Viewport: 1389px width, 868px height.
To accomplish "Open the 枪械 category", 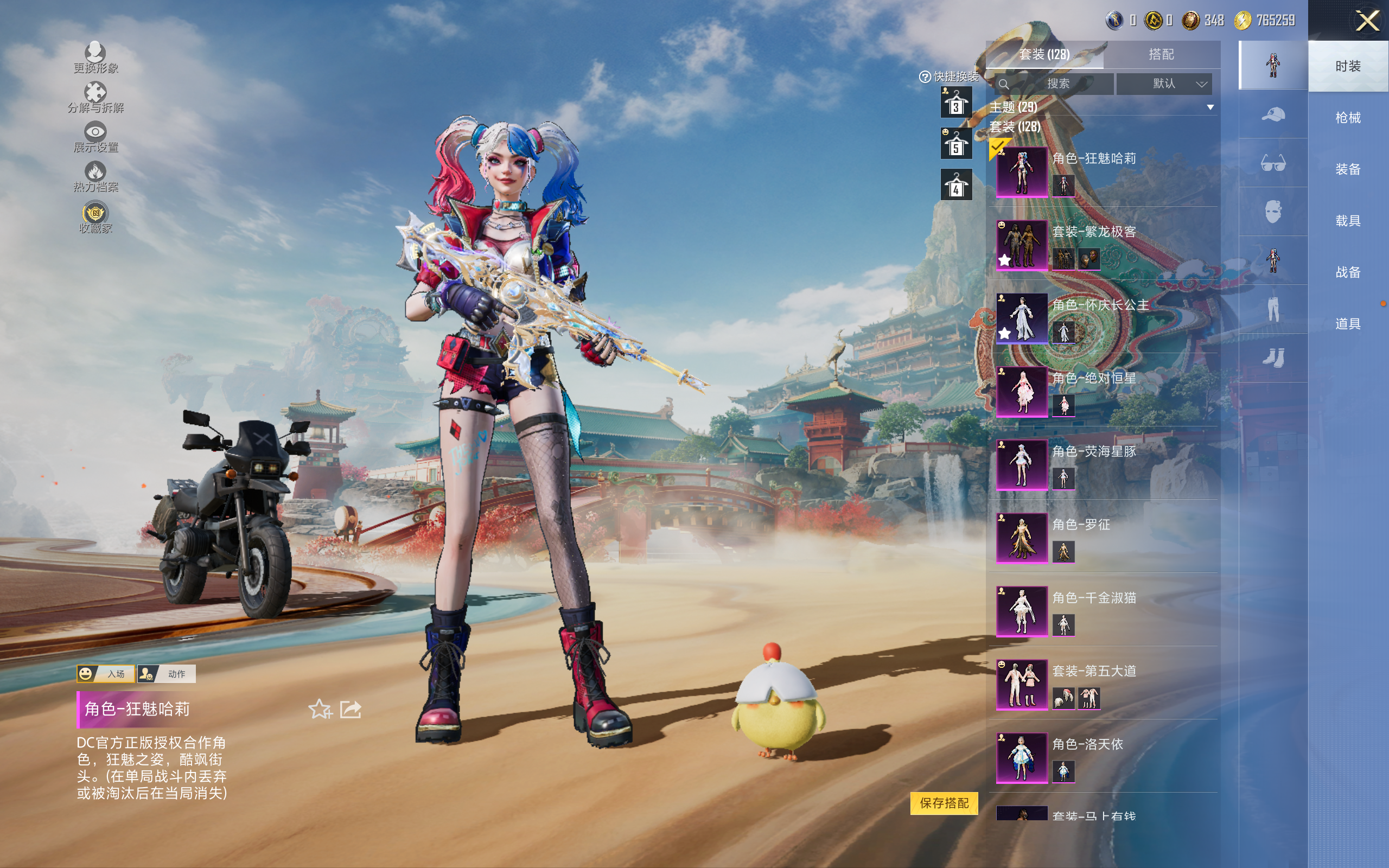I will (x=1348, y=118).
